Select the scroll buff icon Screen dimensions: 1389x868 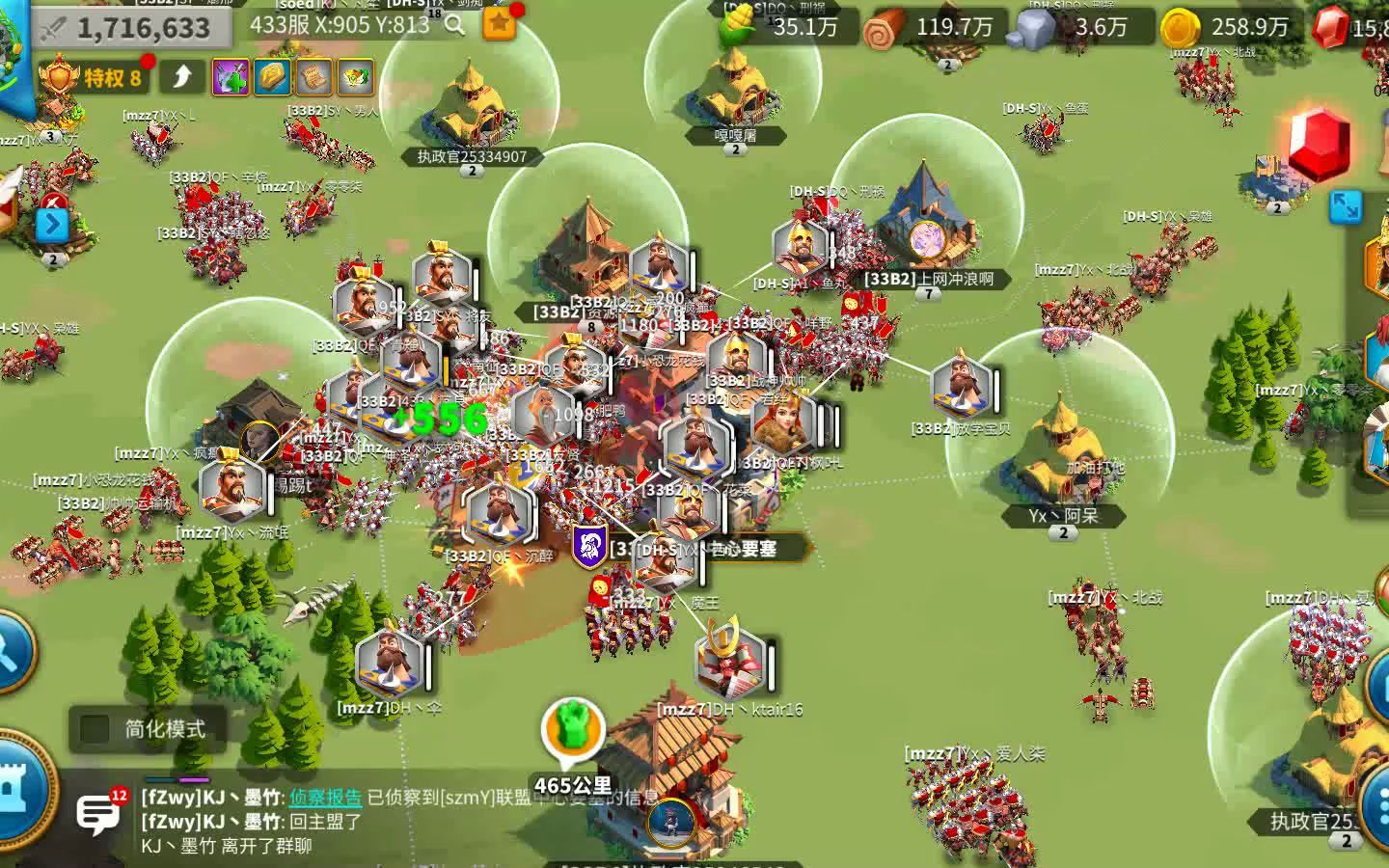(313, 77)
